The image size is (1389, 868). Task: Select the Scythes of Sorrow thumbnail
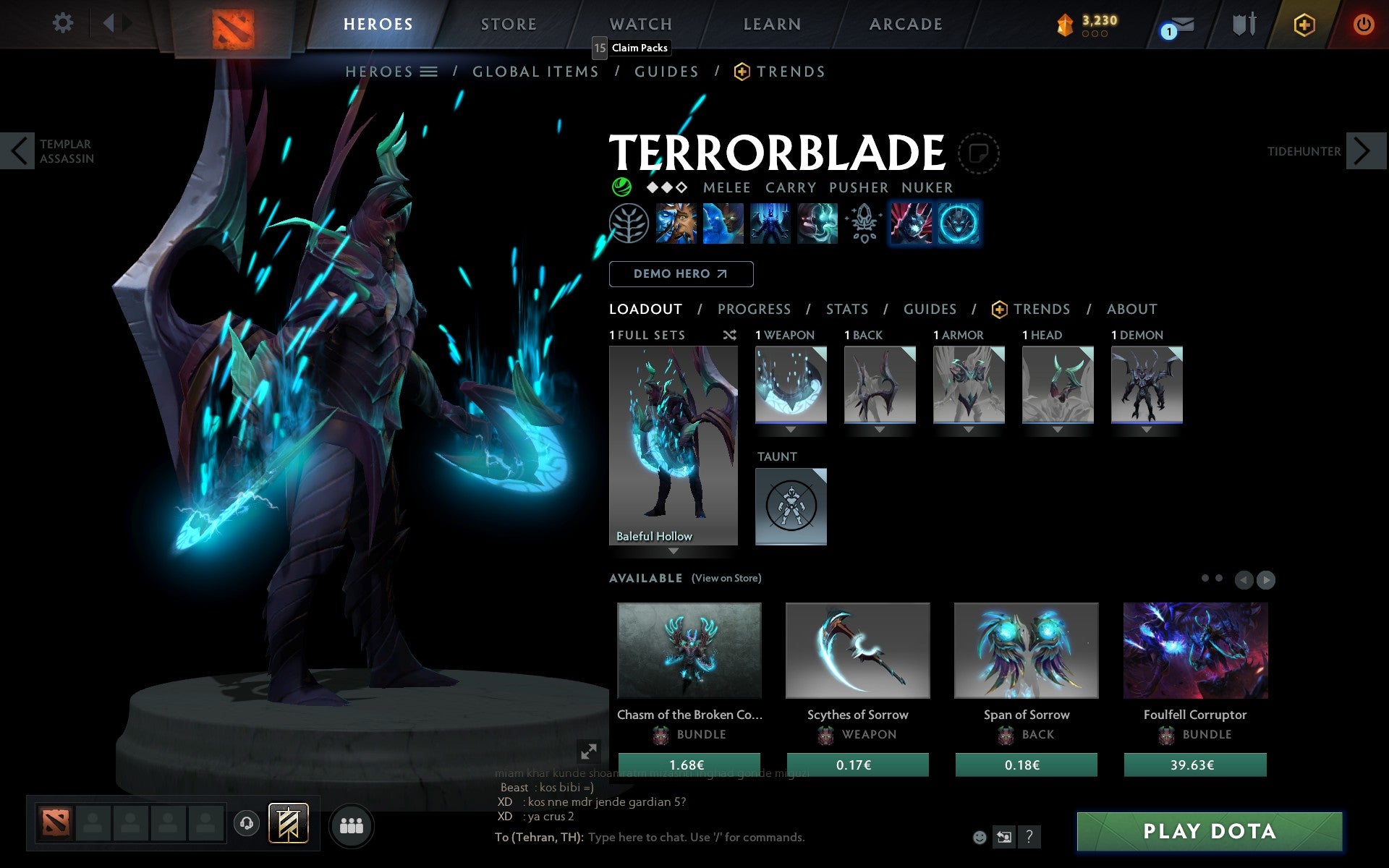tap(857, 650)
